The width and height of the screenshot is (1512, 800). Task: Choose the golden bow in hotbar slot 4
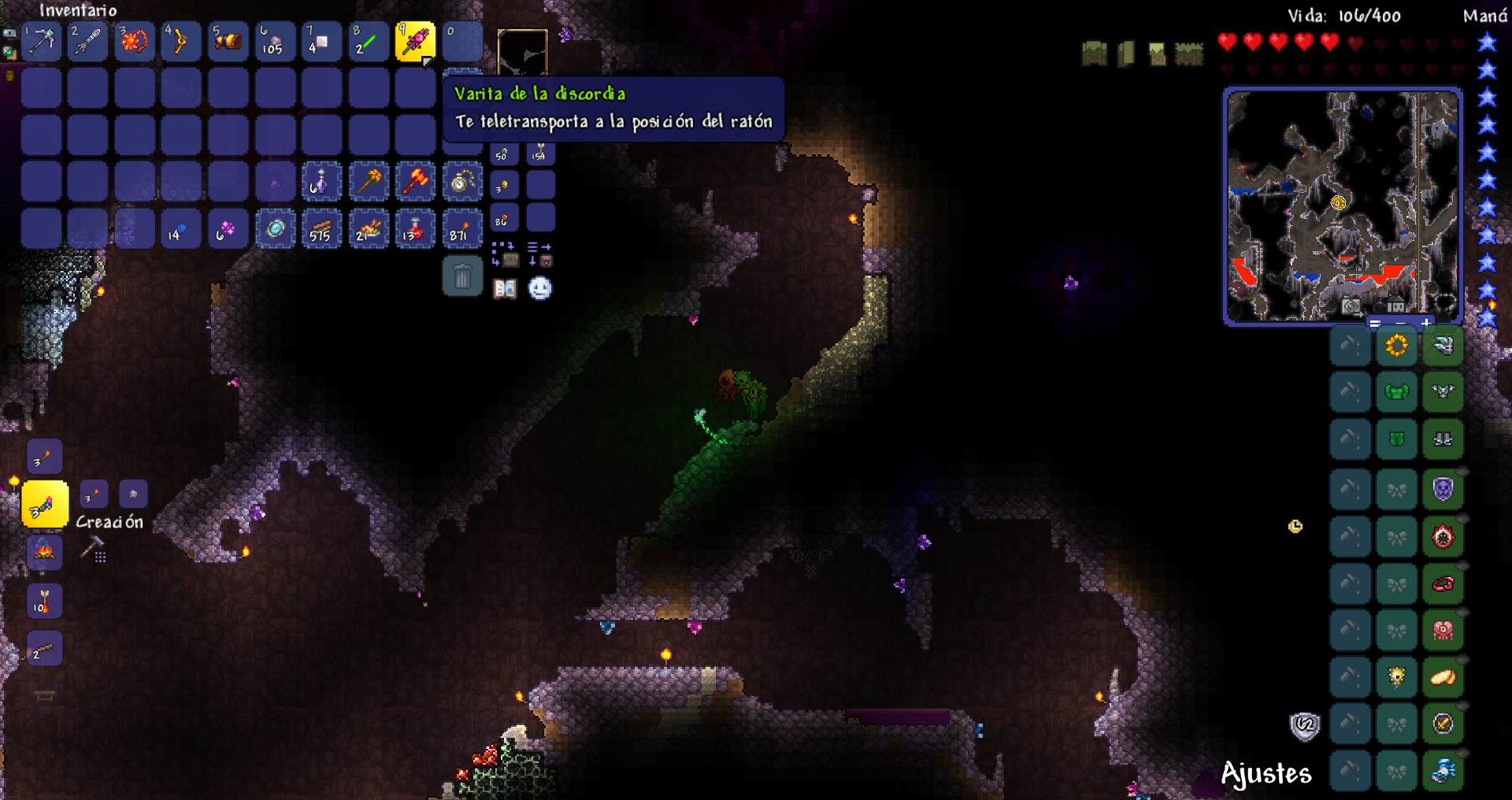coord(180,41)
